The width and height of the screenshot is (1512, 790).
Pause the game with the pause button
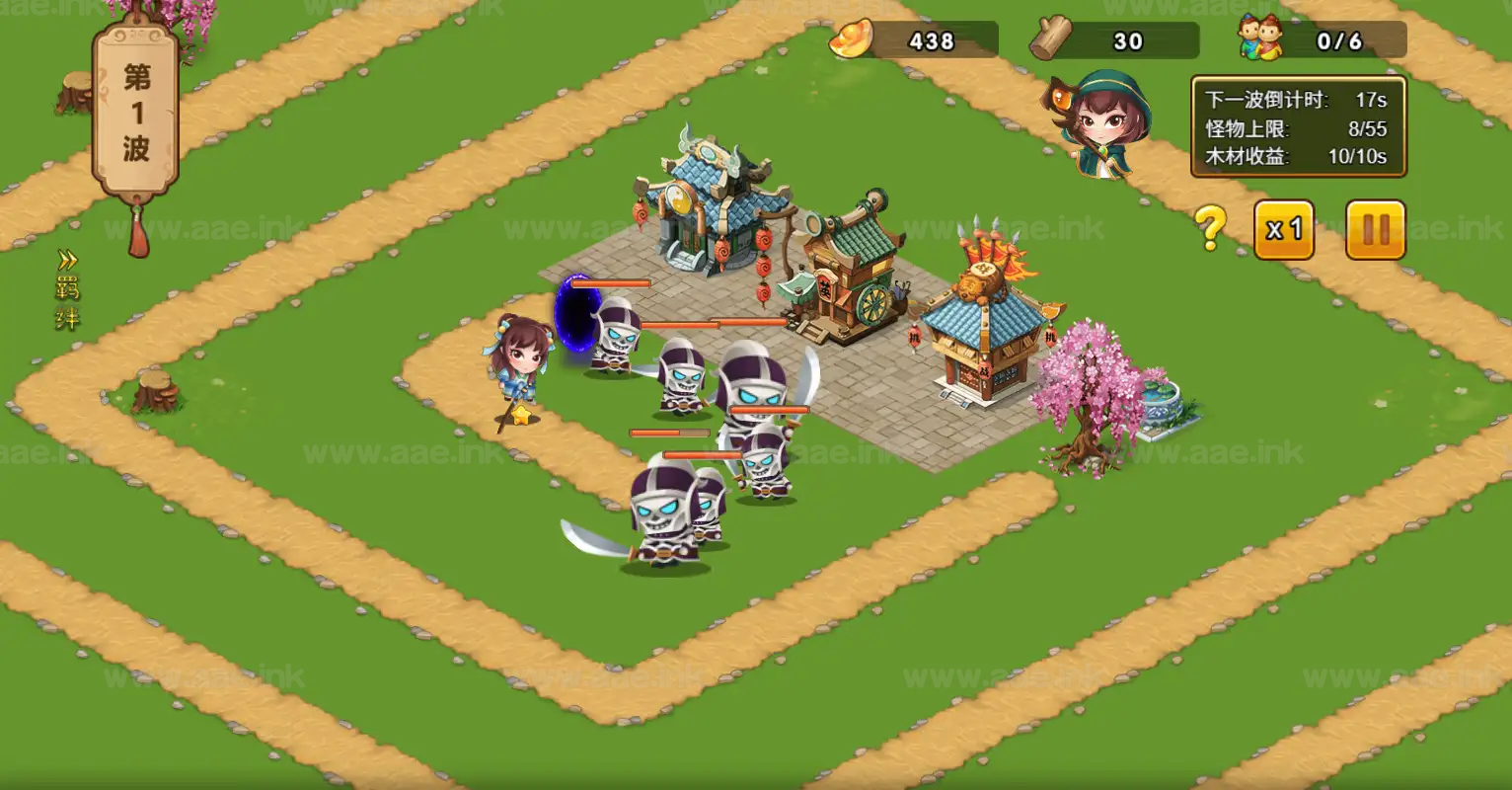click(x=1375, y=227)
